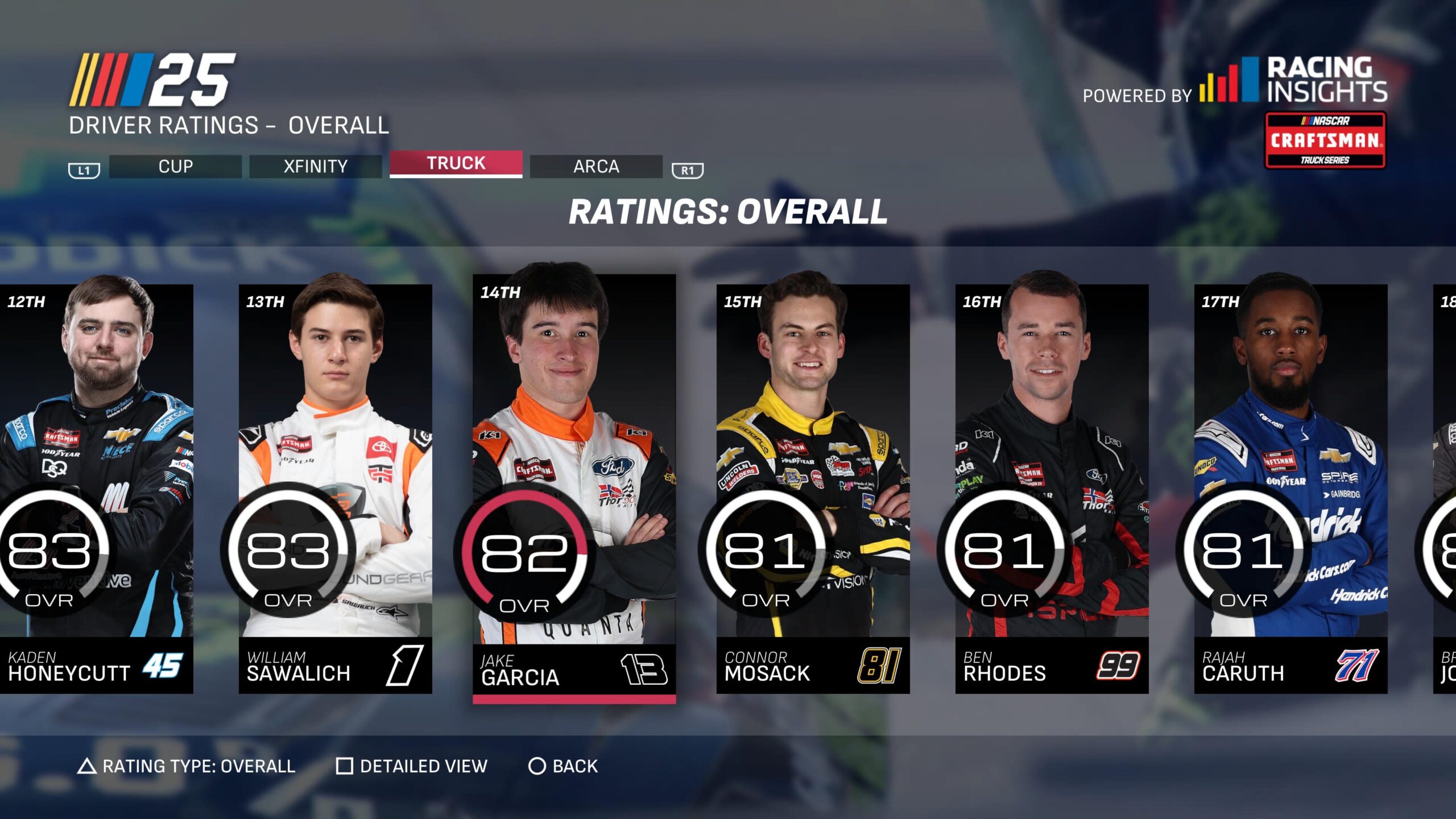Image resolution: width=1456 pixels, height=819 pixels.
Task: Select Kaden Honeycutt's driver card
Action: (x=97, y=489)
